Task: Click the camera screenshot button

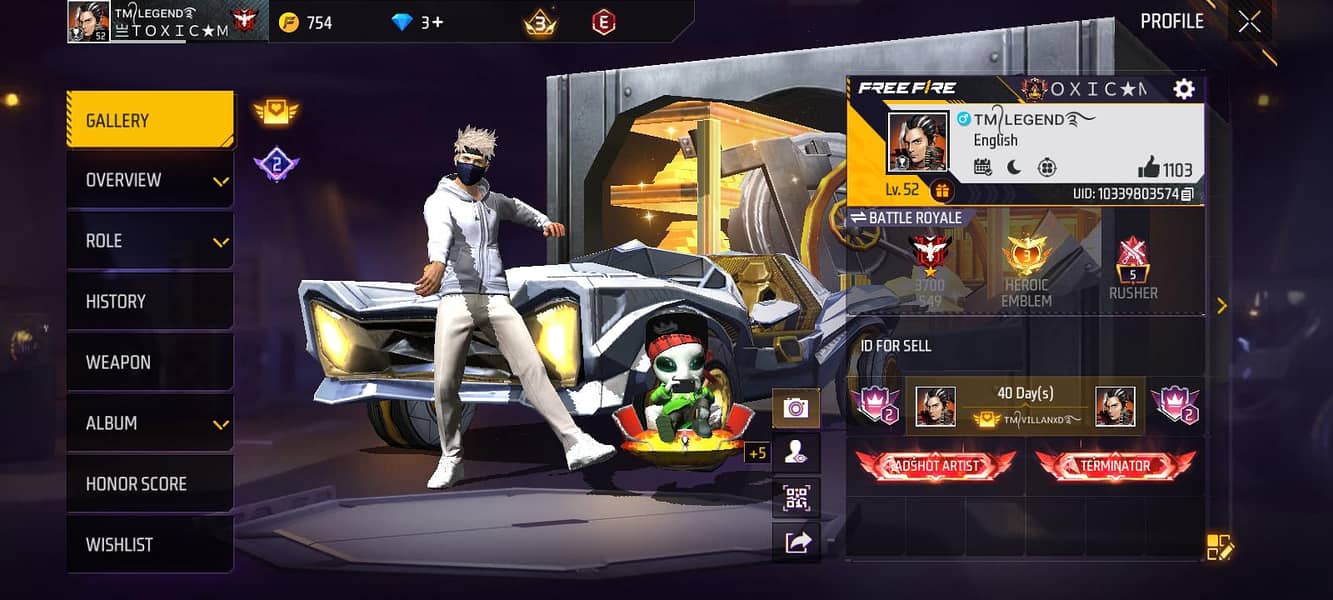Action: [796, 407]
